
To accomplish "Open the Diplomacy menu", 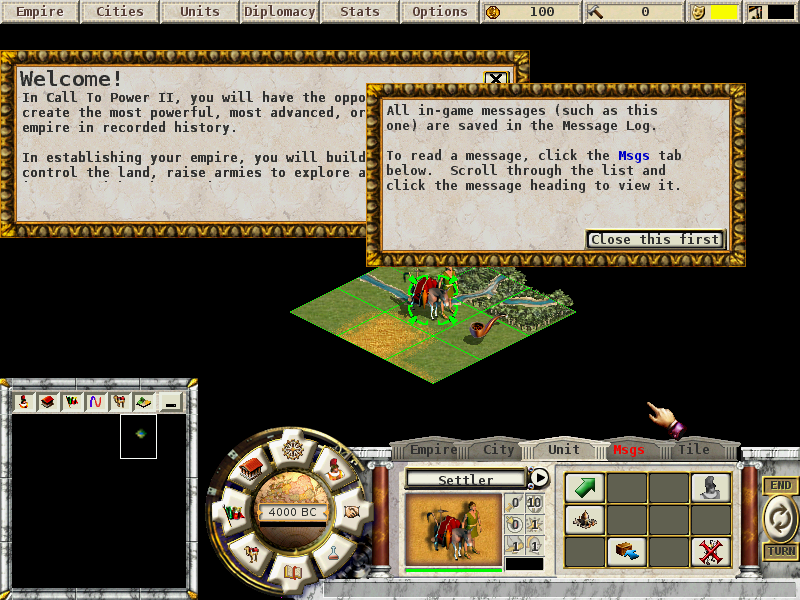I will pos(279,12).
